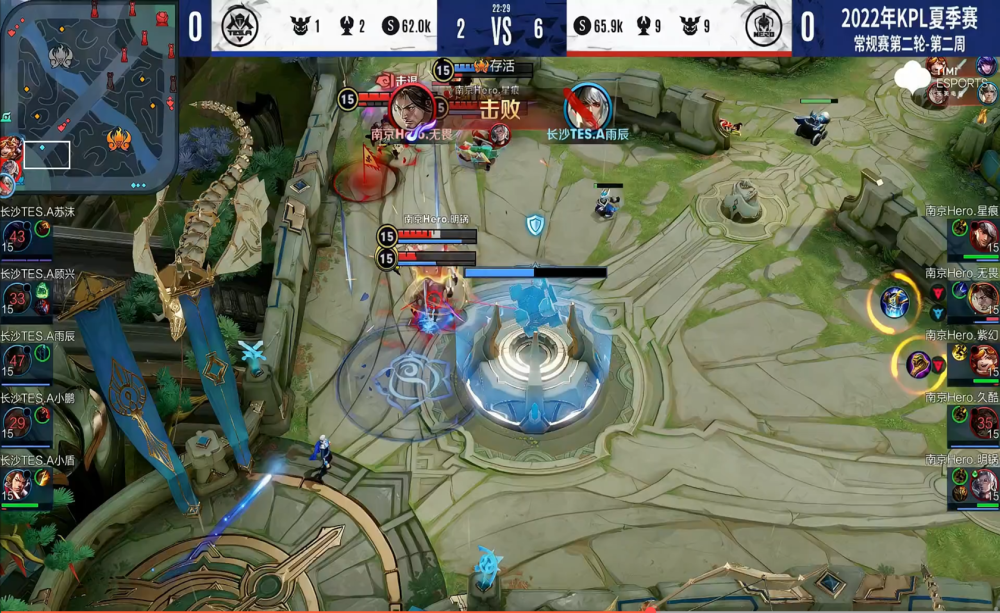Select player 长沙TES.A苏沫's portrait
Screen dimensions: 1000x613
coord(17,236)
